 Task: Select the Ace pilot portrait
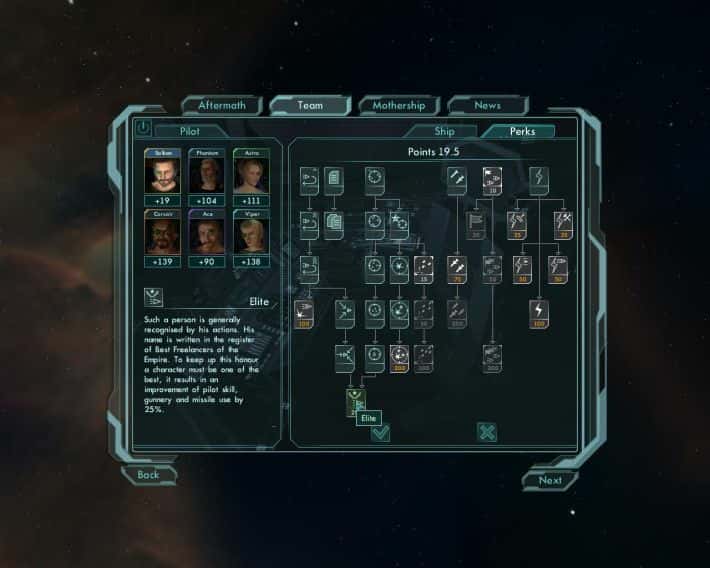206,236
